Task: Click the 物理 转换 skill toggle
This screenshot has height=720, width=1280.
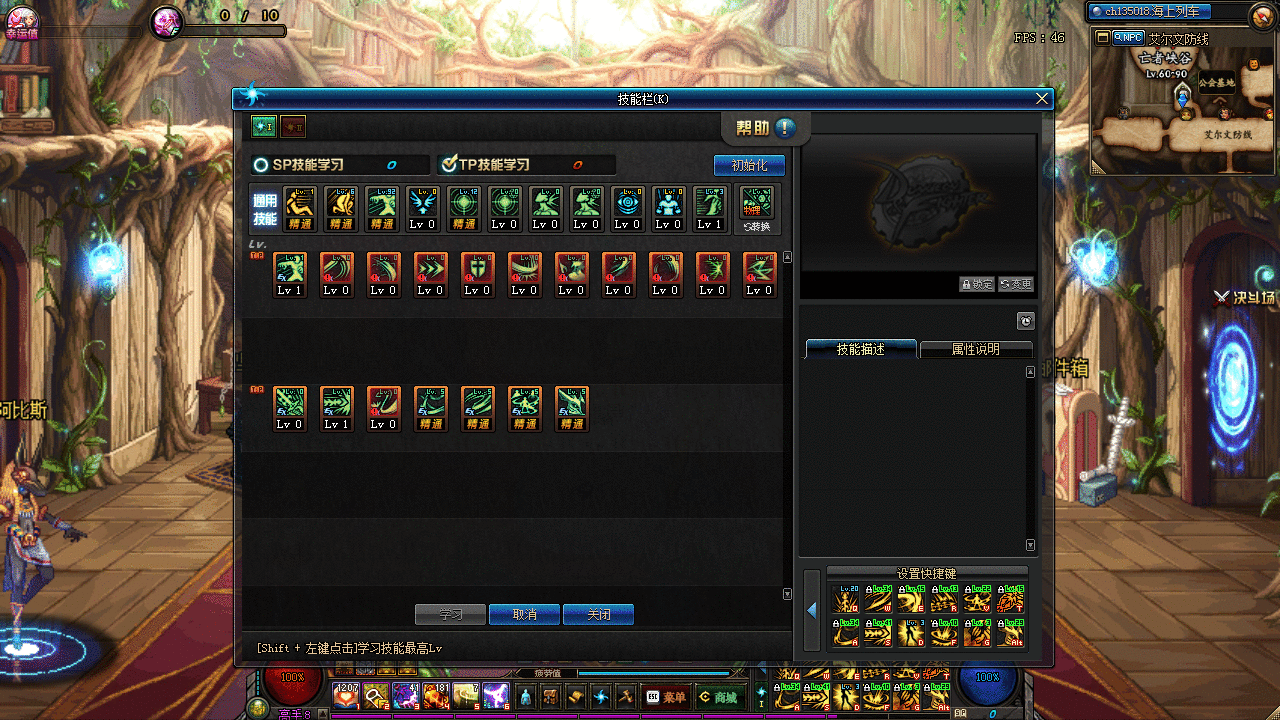Action: 757,210
